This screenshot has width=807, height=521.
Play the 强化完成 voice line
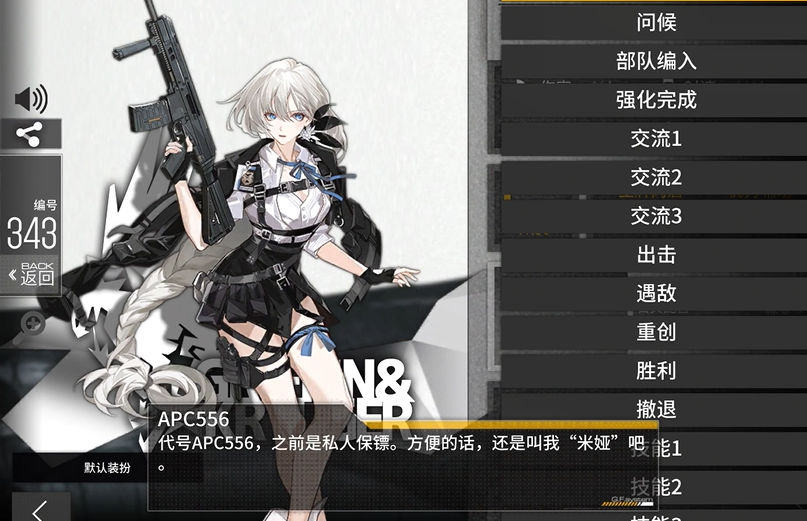pos(655,100)
